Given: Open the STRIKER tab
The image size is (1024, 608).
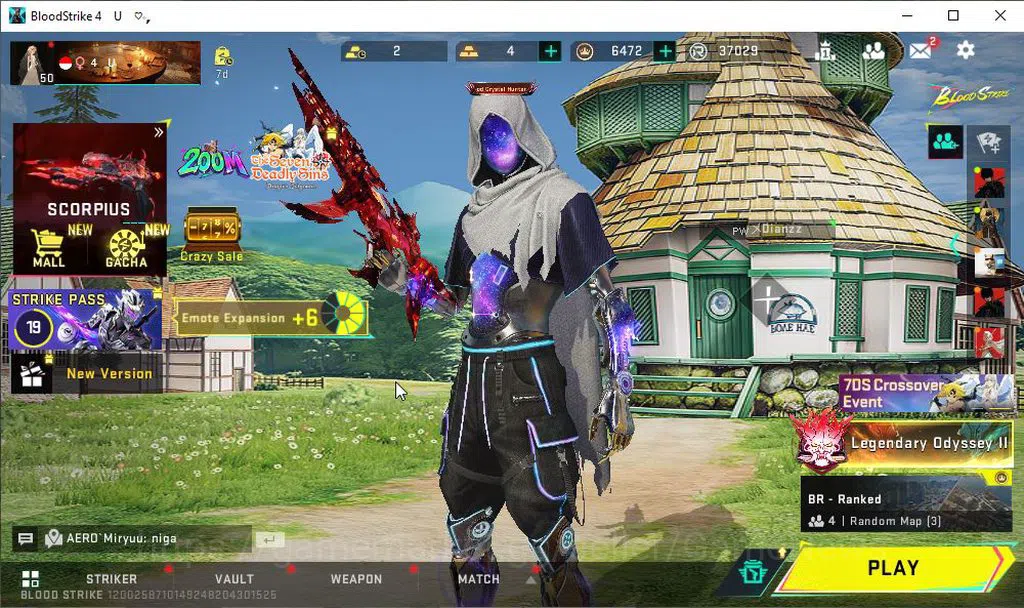Looking at the screenshot, I should pos(111,579).
